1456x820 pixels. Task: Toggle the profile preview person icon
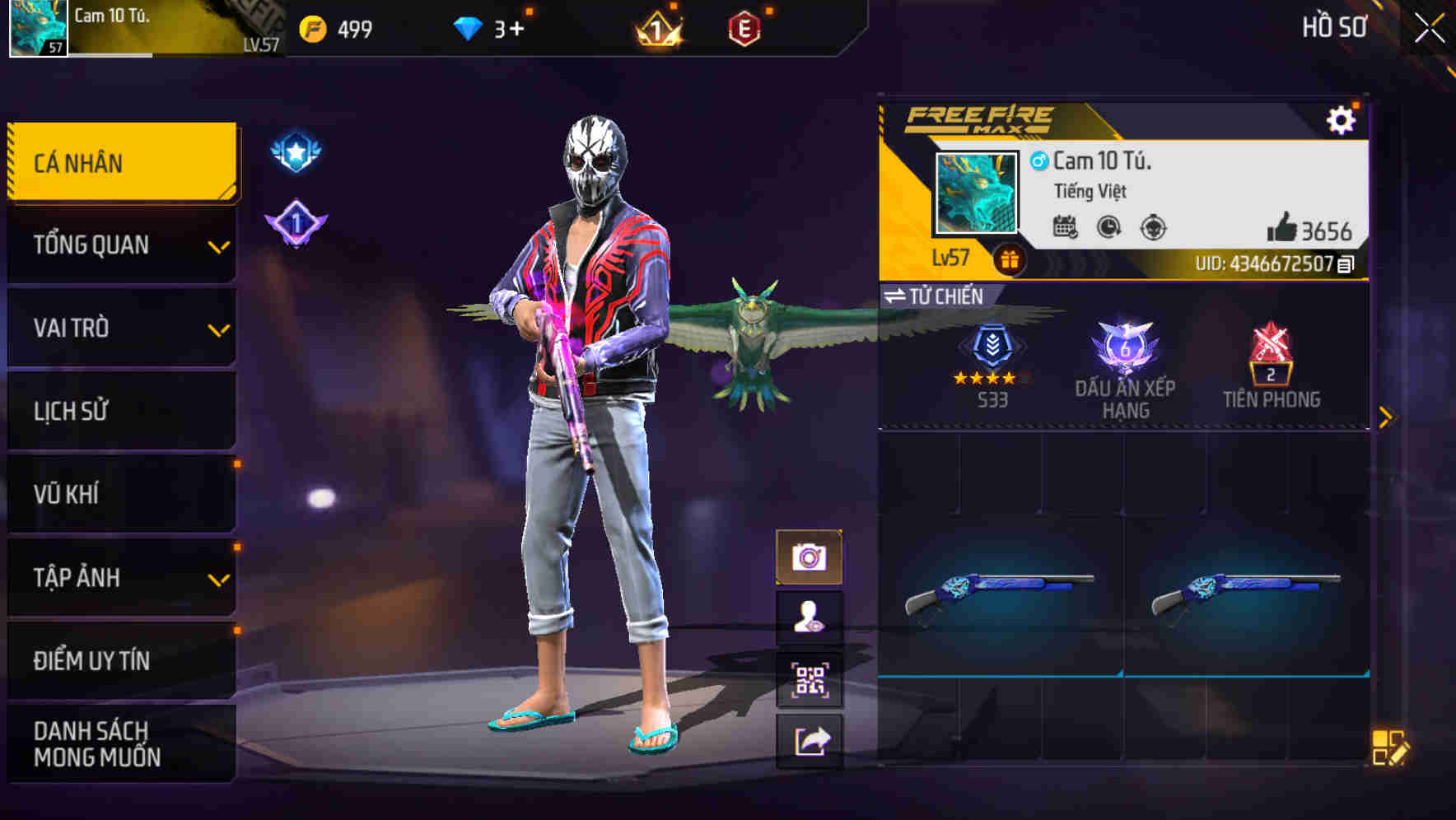click(810, 617)
